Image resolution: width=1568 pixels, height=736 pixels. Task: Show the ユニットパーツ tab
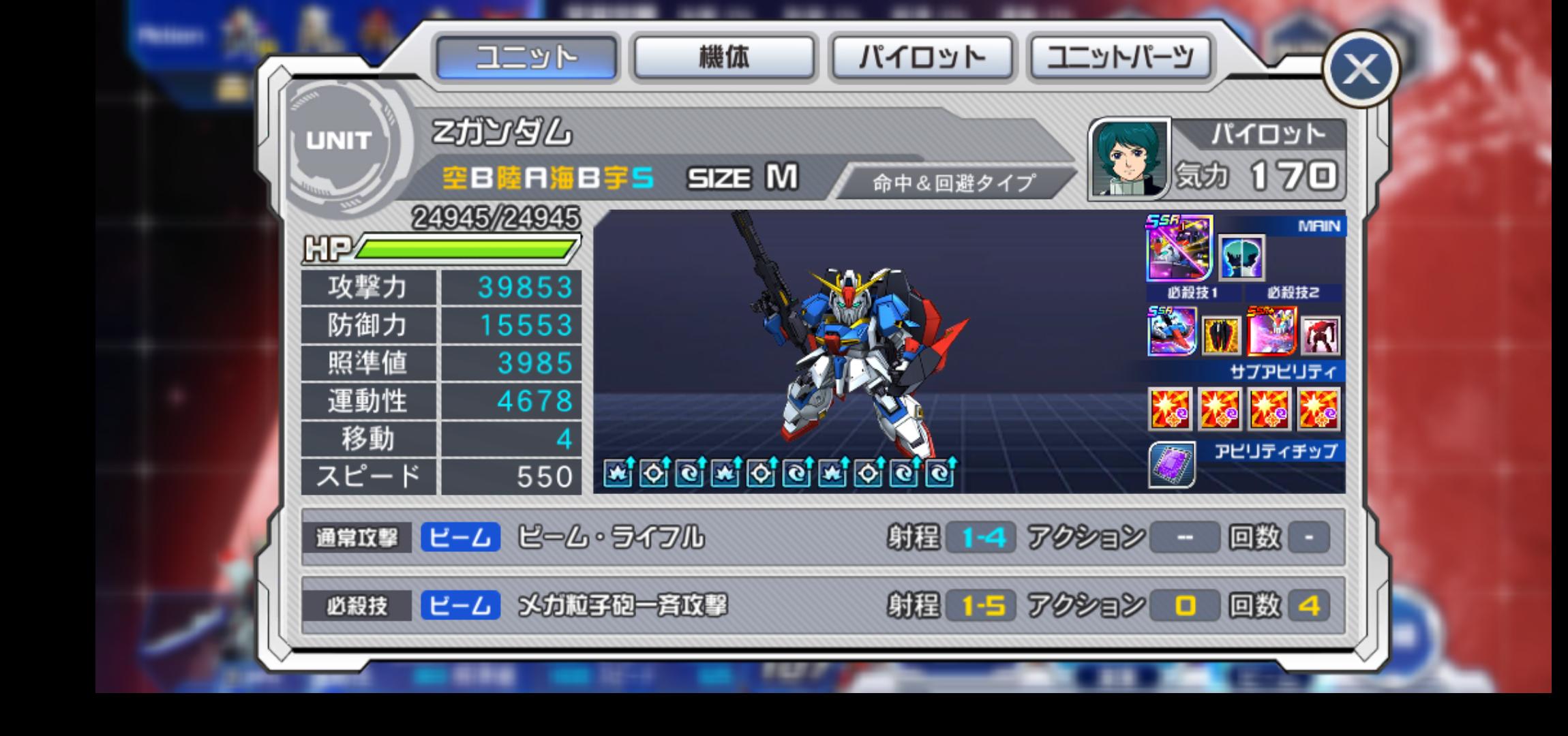point(1121,57)
